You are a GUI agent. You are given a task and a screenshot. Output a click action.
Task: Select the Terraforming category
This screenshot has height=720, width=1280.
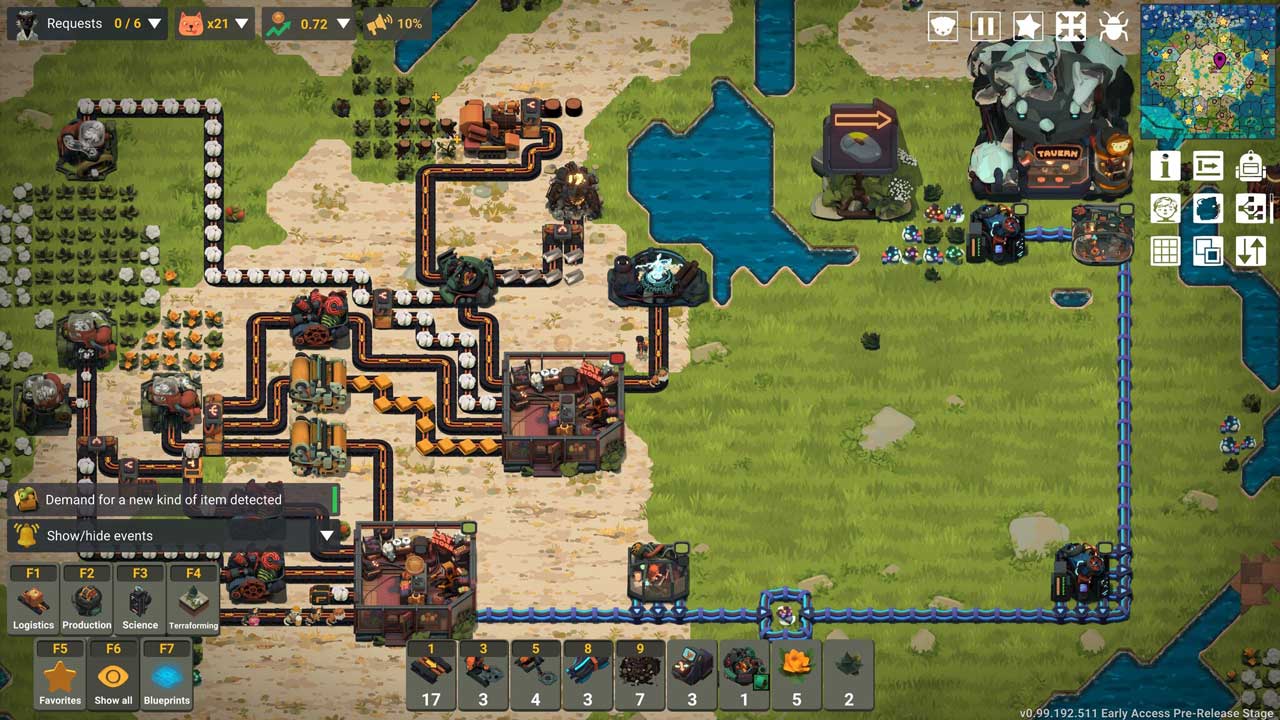coord(193,600)
